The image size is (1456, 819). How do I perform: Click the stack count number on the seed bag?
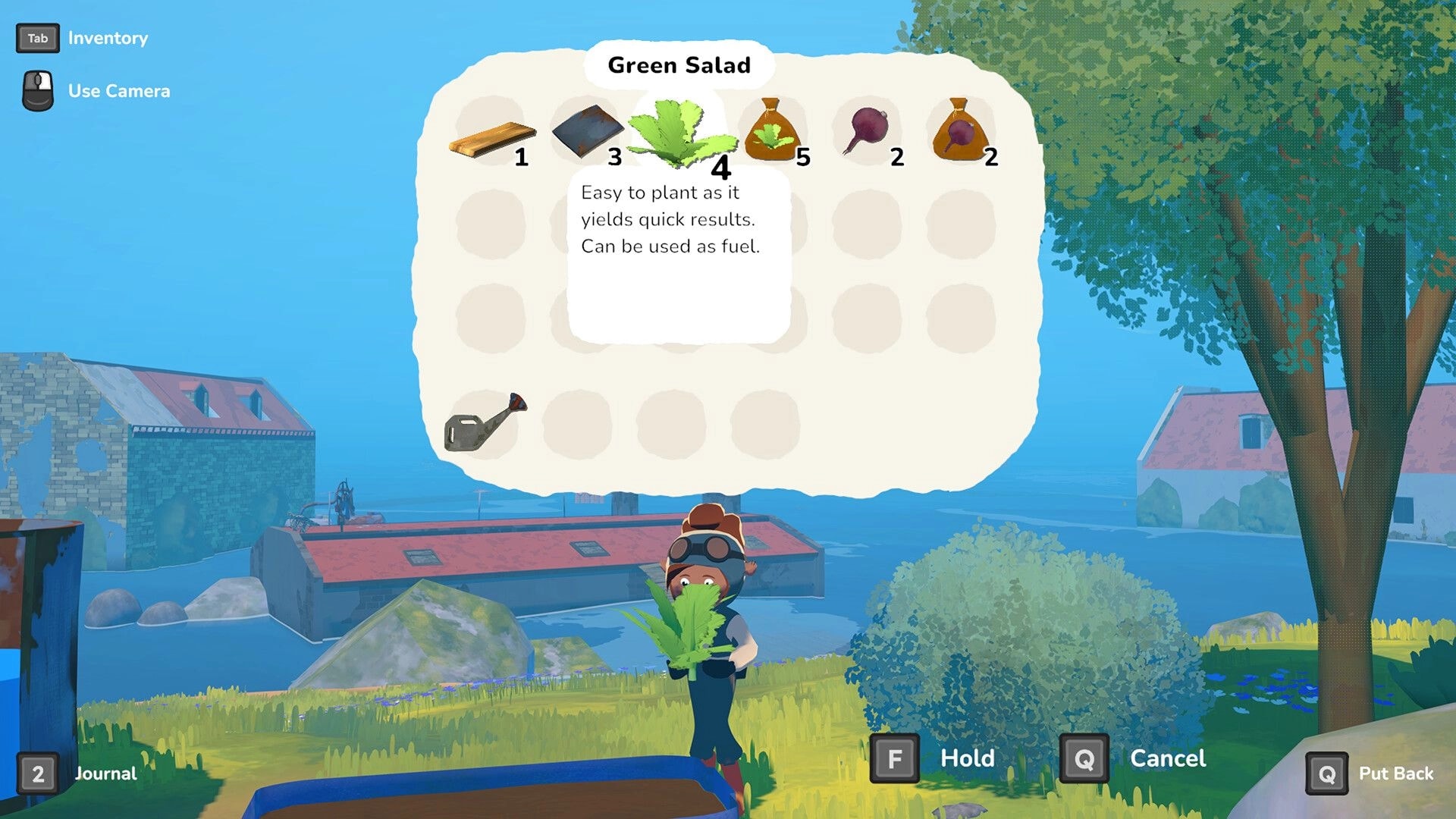point(804,158)
